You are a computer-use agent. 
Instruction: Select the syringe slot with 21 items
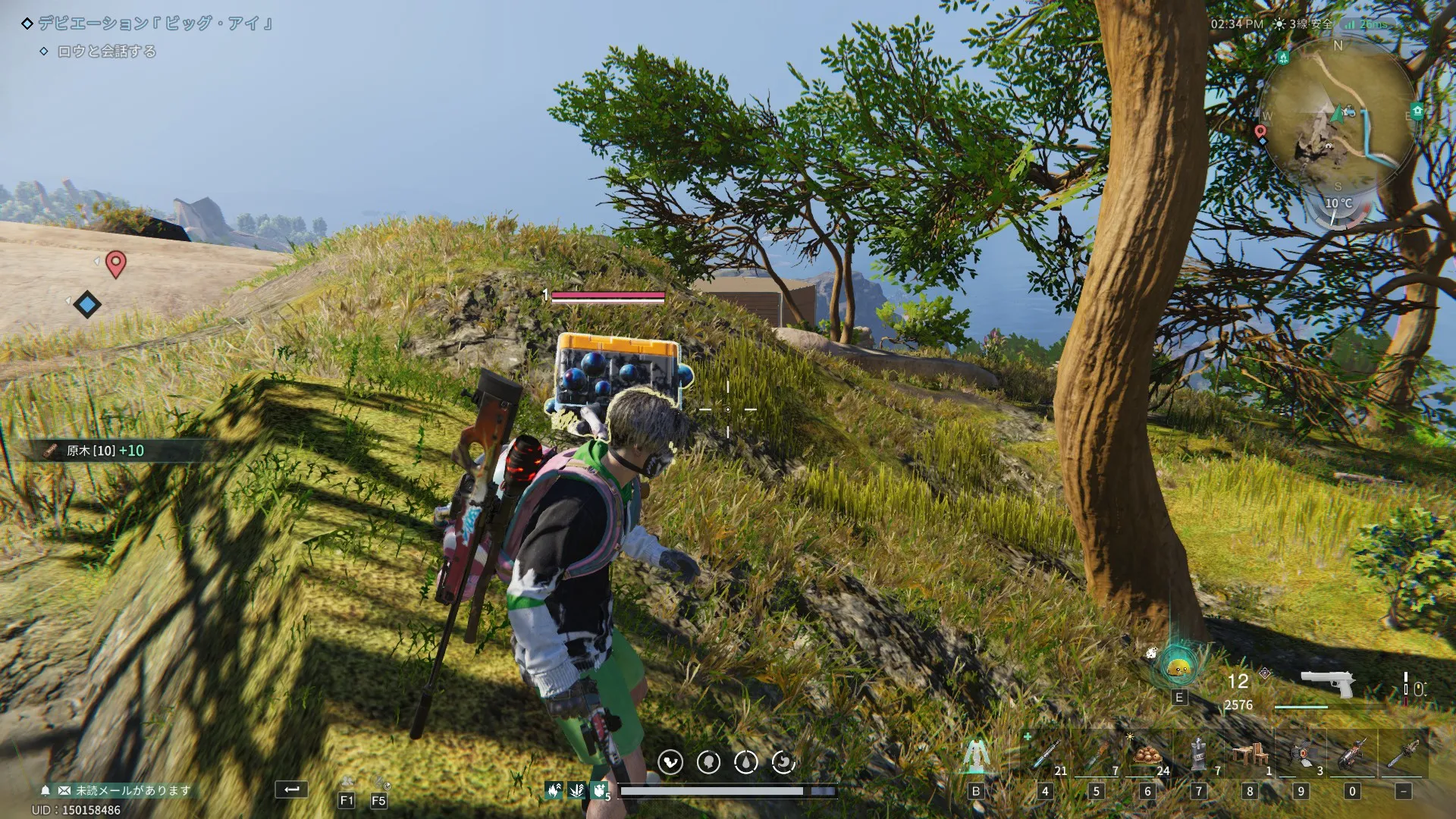[x=1045, y=755]
